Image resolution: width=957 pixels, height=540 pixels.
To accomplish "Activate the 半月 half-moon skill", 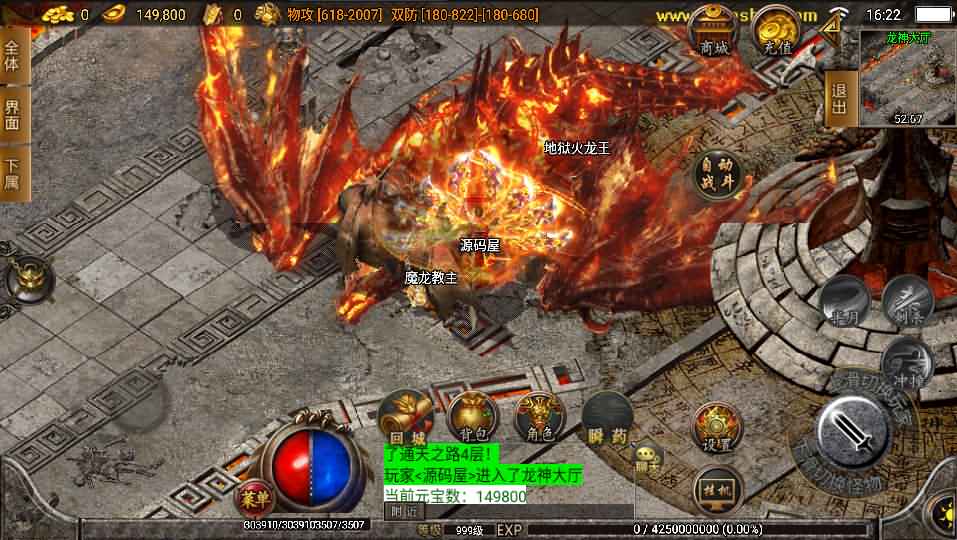I will [x=844, y=302].
